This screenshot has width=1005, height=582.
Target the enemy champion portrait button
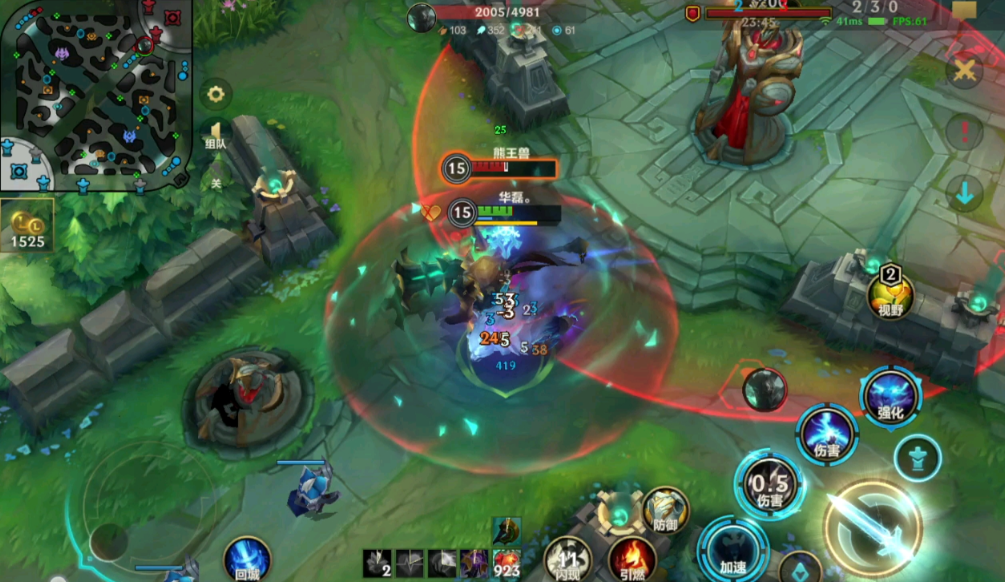765,389
